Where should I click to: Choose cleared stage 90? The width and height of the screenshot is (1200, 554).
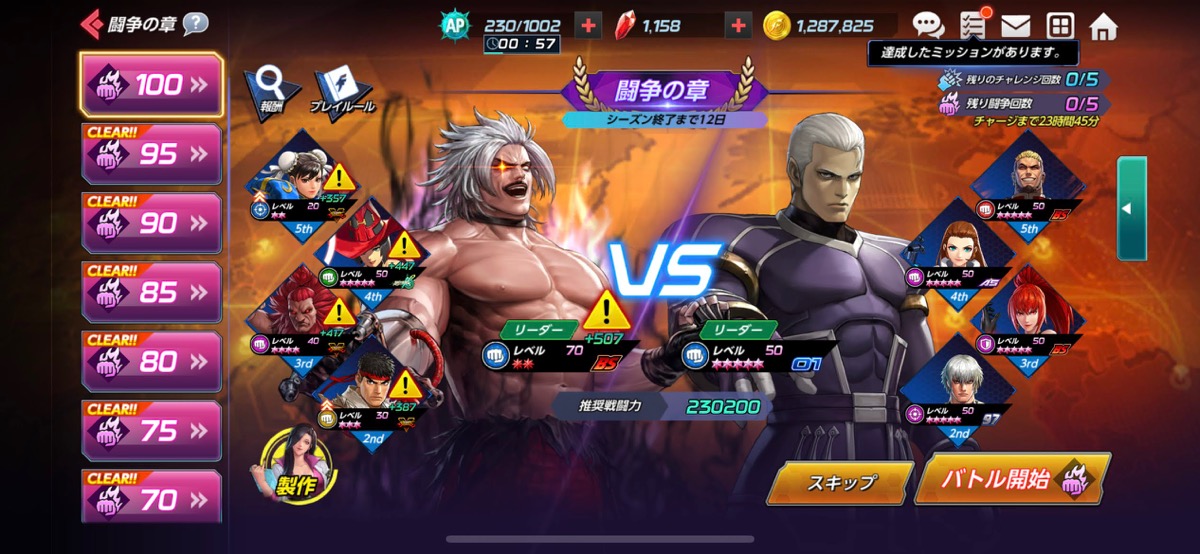click(x=151, y=223)
